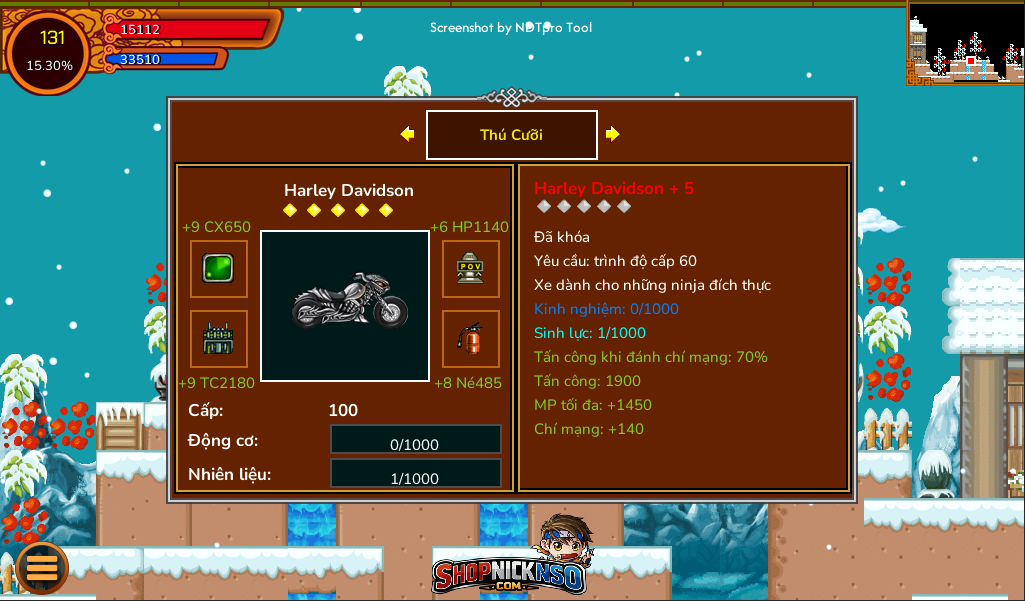Click the Harley Davidson motorcycle preview
1025x601 pixels.
click(345, 305)
